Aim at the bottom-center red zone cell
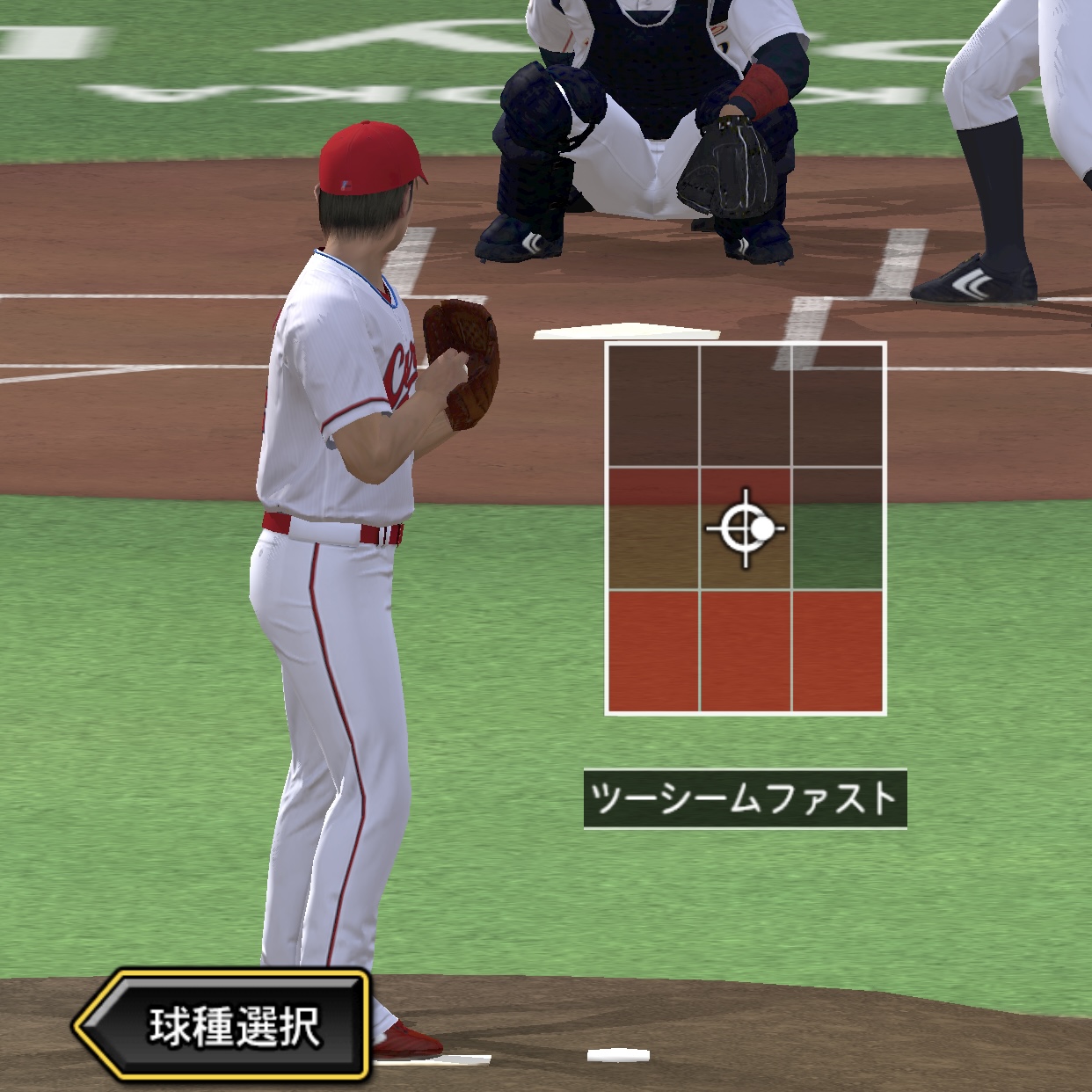Viewport: 1092px width, 1092px height. [x=746, y=651]
